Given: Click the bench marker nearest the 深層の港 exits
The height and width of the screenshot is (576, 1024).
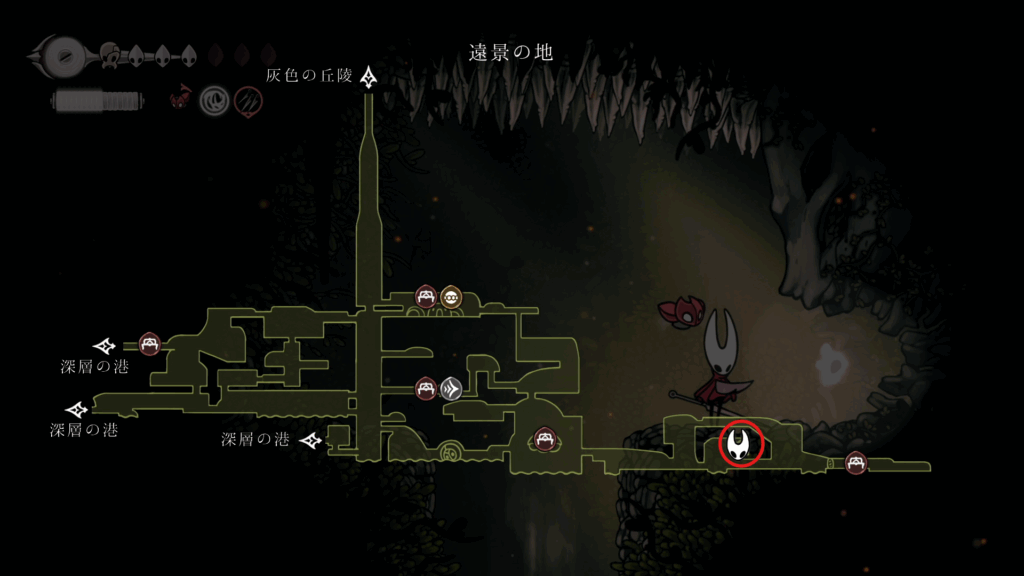Looking at the screenshot, I should point(150,344).
